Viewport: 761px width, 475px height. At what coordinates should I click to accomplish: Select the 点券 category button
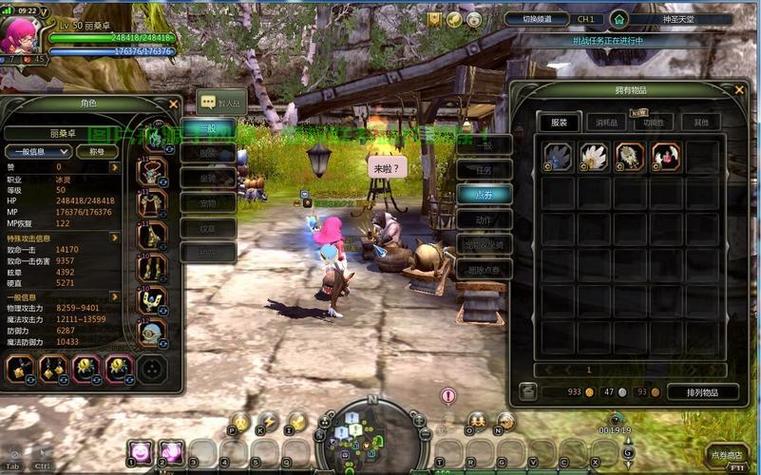pyautogui.click(x=485, y=194)
